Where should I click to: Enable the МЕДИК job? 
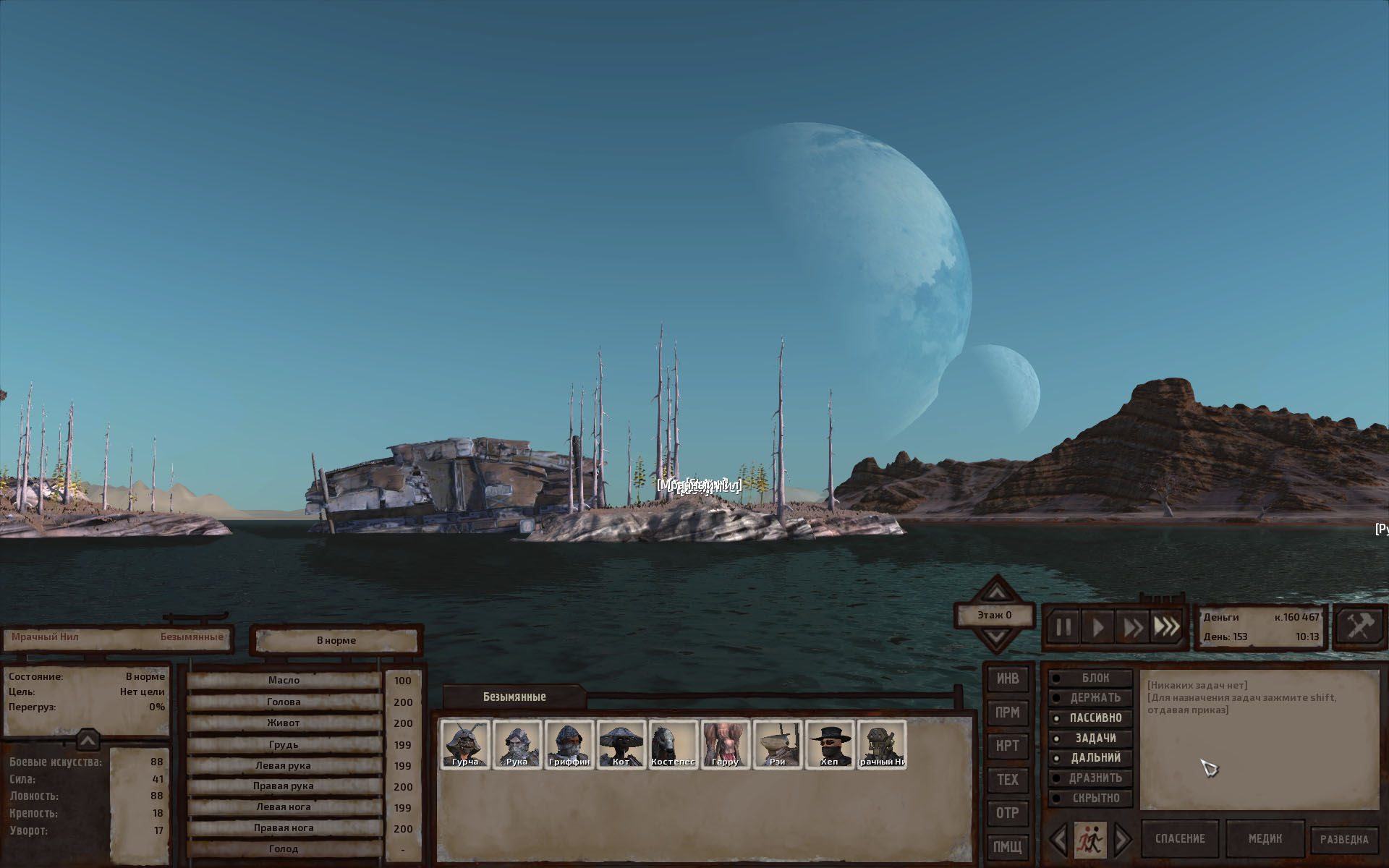click(x=1265, y=839)
